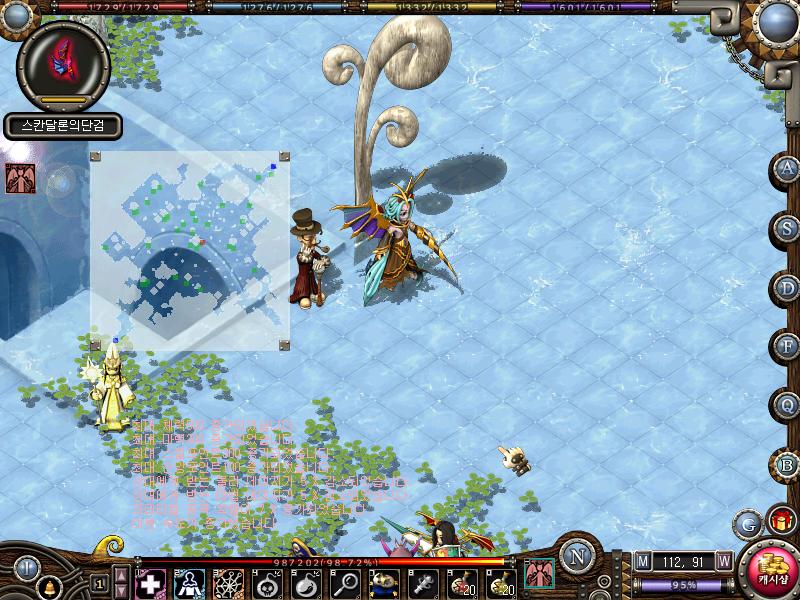The height and width of the screenshot is (600, 800).
Task: Click the N compass button
Action: coord(577,555)
